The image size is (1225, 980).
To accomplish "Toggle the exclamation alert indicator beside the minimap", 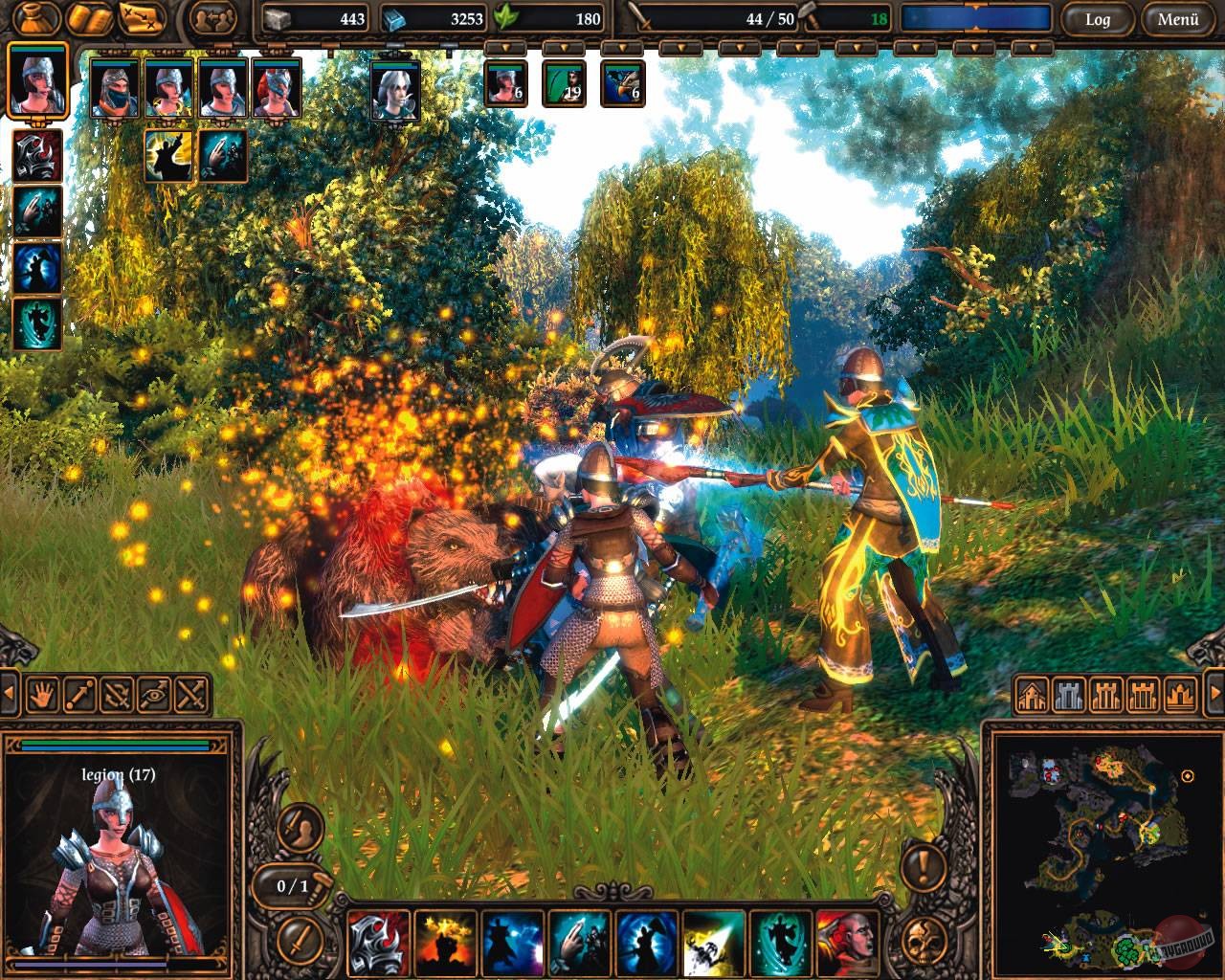I will tap(924, 867).
